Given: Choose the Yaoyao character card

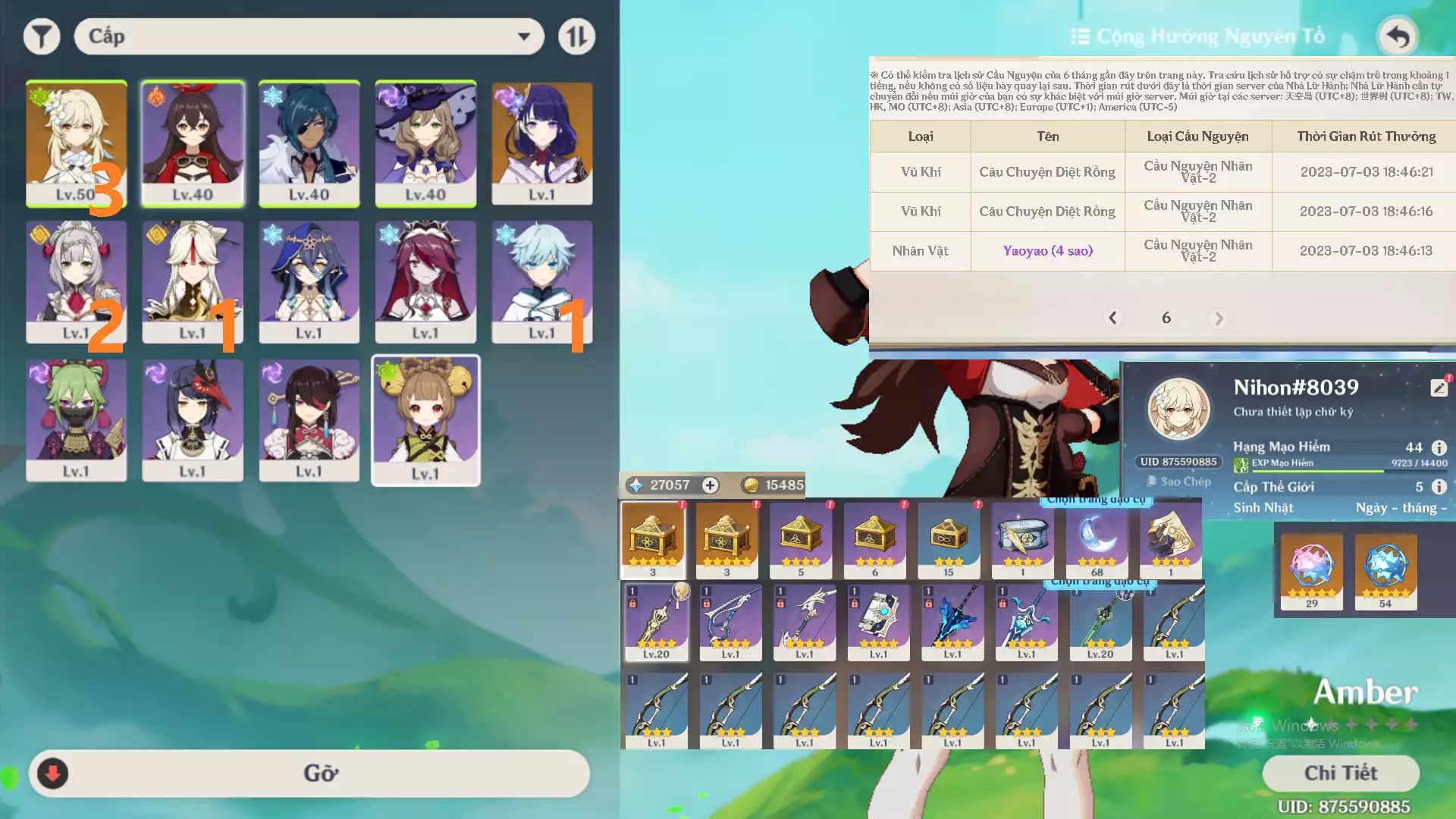Looking at the screenshot, I should 425,420.
